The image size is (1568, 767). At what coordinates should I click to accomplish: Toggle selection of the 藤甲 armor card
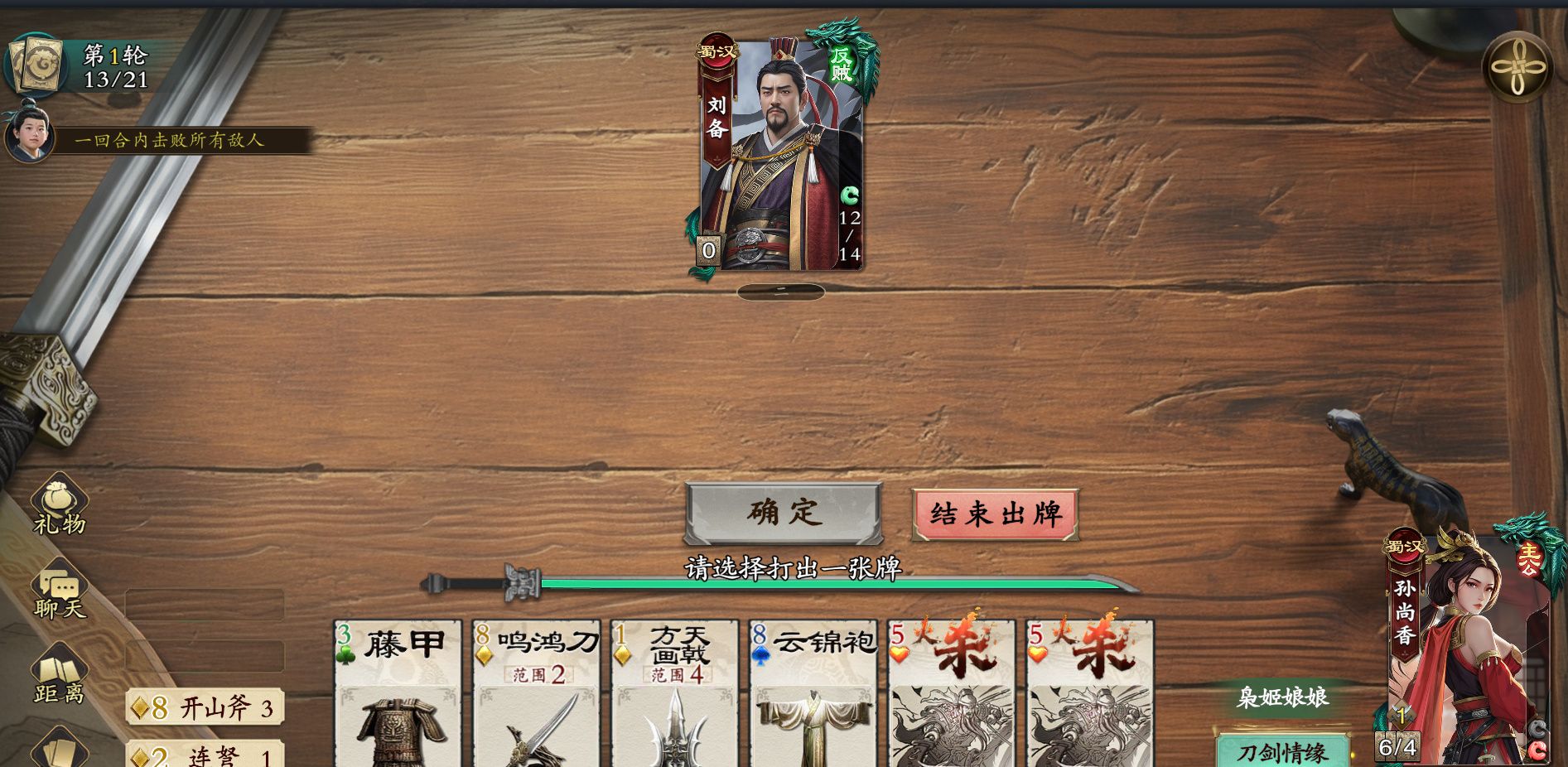[x=398, y=696]
